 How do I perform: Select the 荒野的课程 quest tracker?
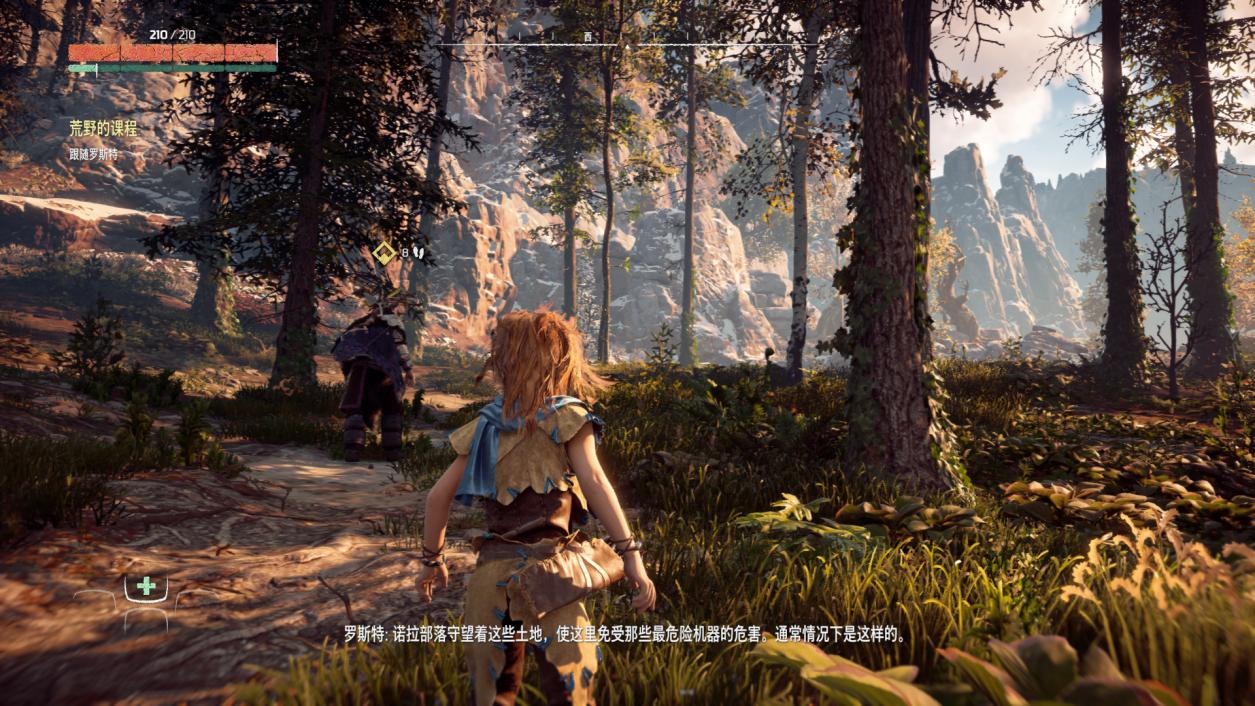tap(103, 129)
